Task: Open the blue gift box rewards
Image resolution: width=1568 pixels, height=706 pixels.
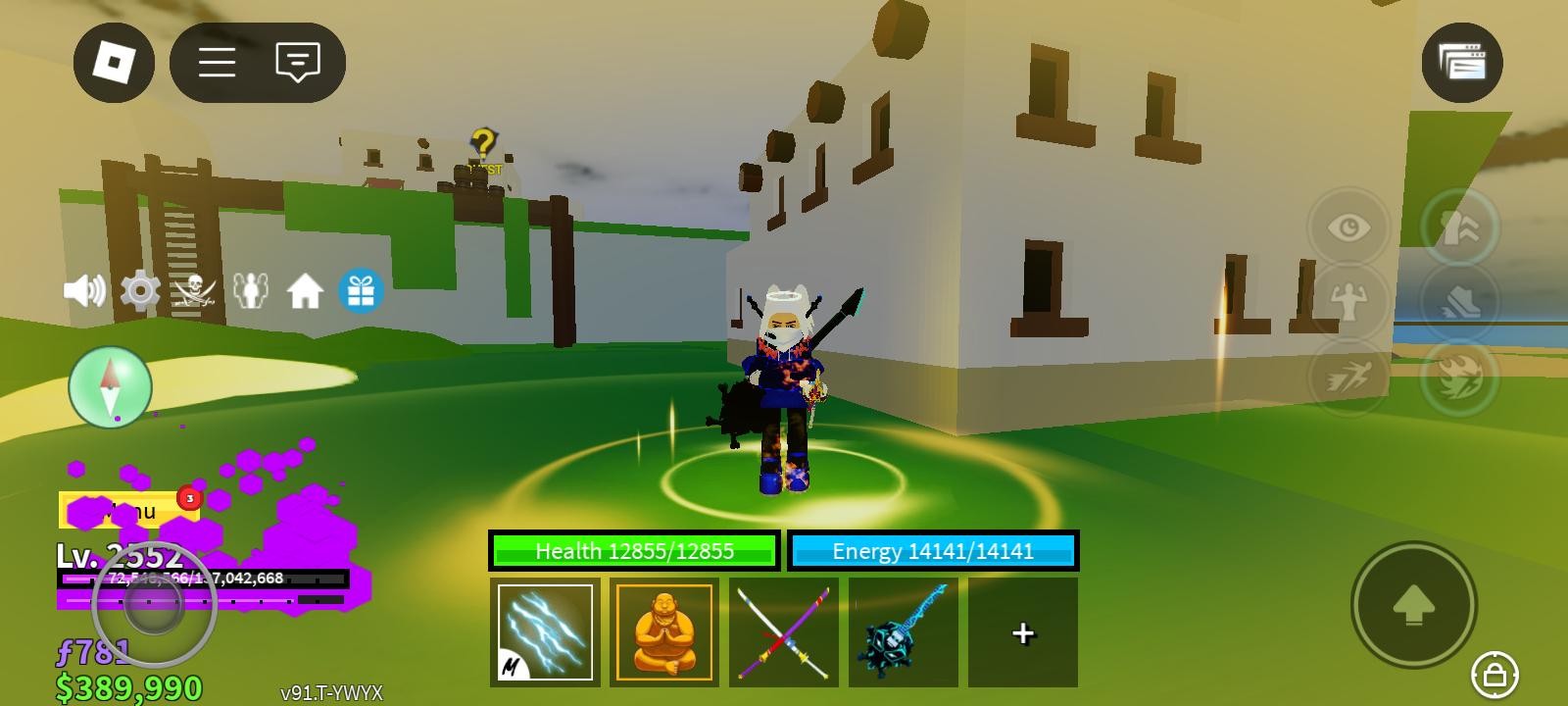Action: [361, 291]
